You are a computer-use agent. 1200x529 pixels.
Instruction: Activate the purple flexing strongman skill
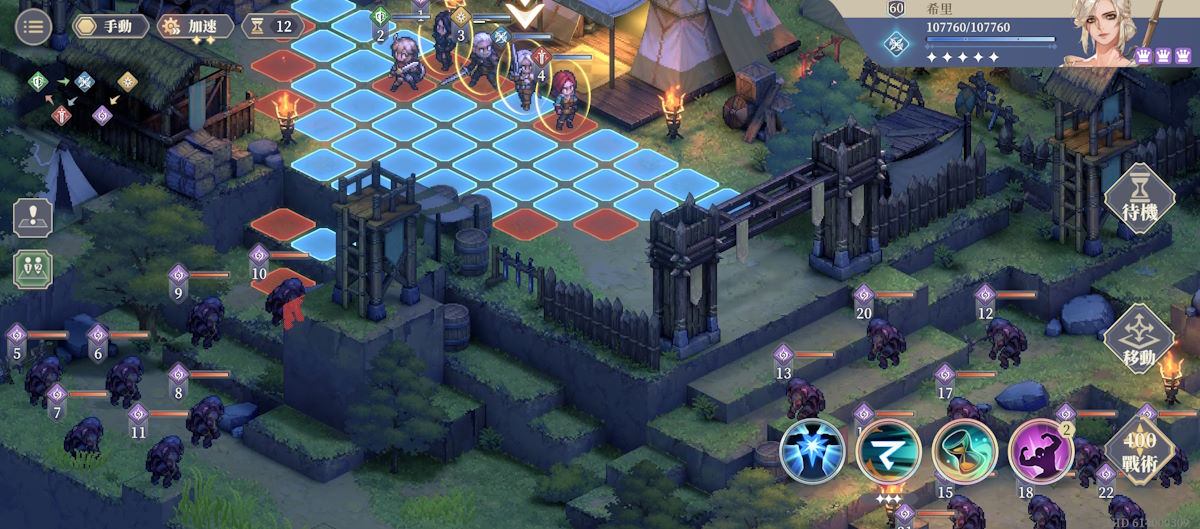tap(1039, 449)
